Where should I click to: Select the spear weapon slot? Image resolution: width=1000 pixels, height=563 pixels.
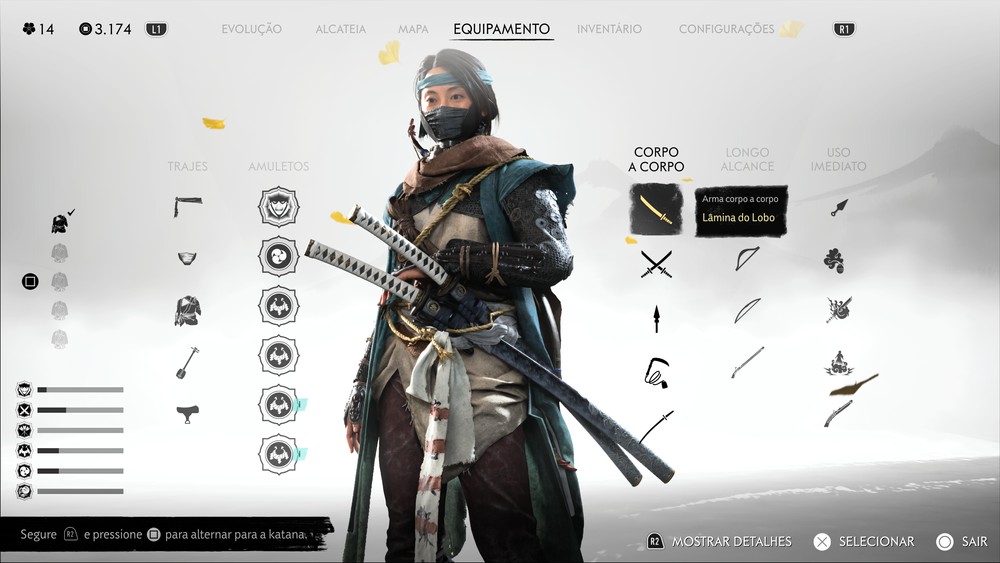pyautogui.click(x=656, y=318)
